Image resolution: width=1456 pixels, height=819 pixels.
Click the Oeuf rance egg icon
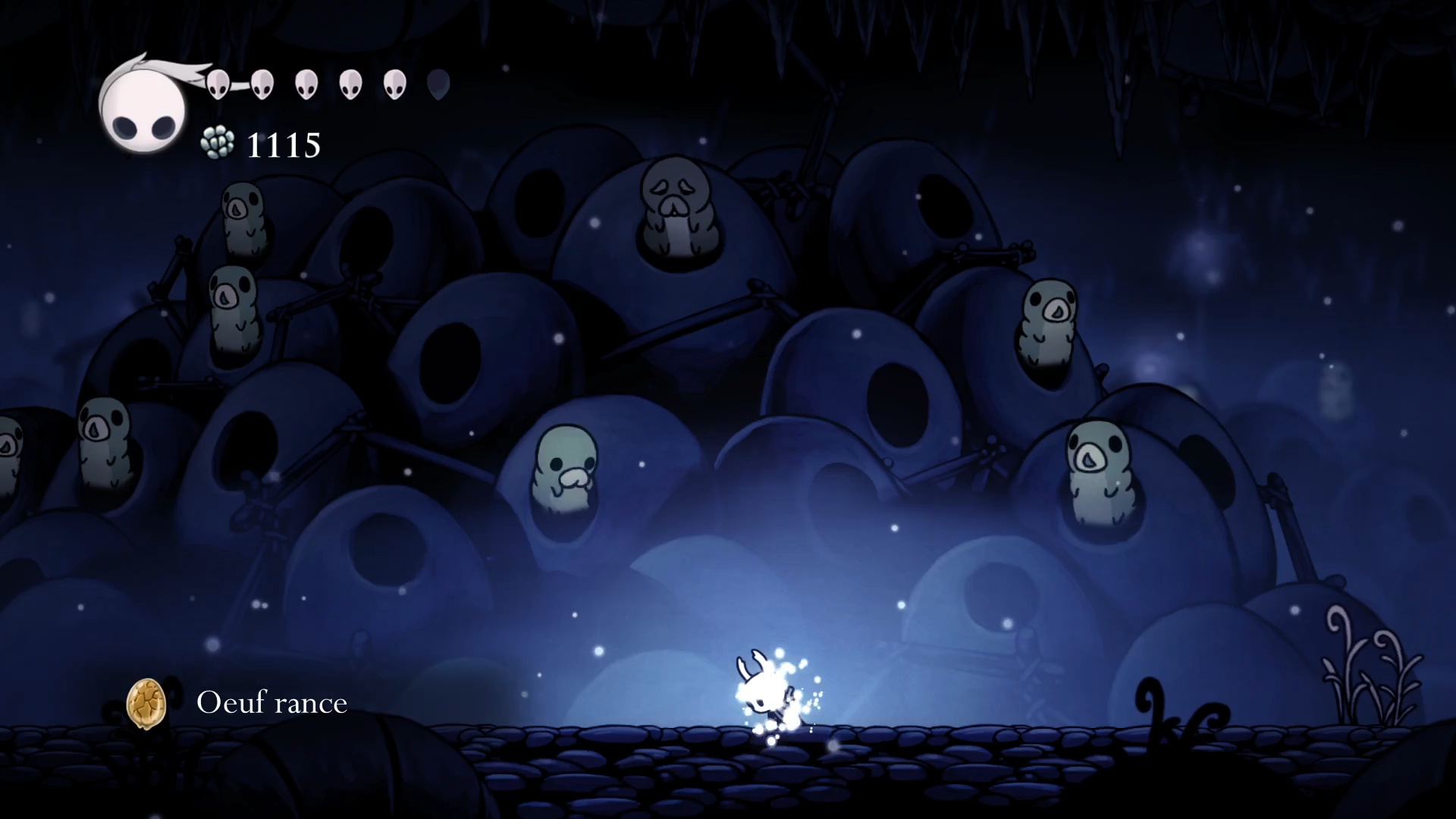coord(146,703)
